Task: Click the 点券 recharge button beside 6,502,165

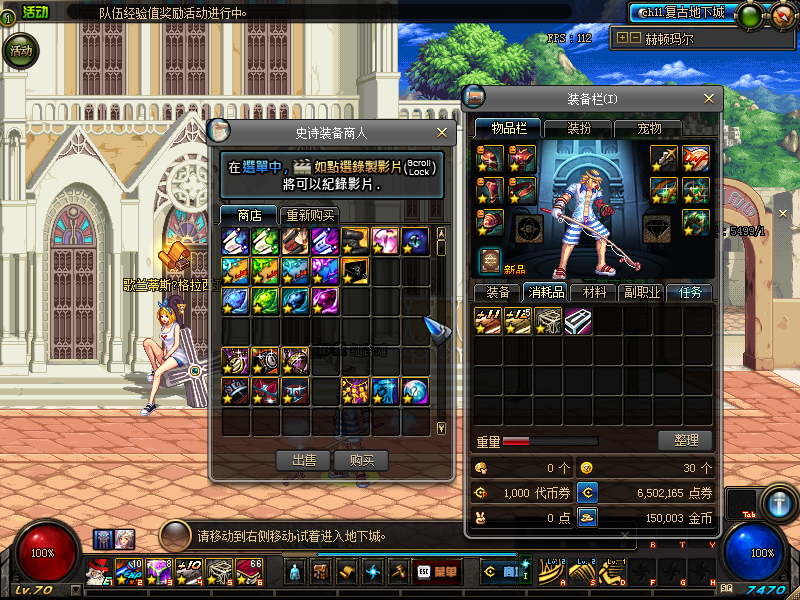Action: (x=588, y=492)
